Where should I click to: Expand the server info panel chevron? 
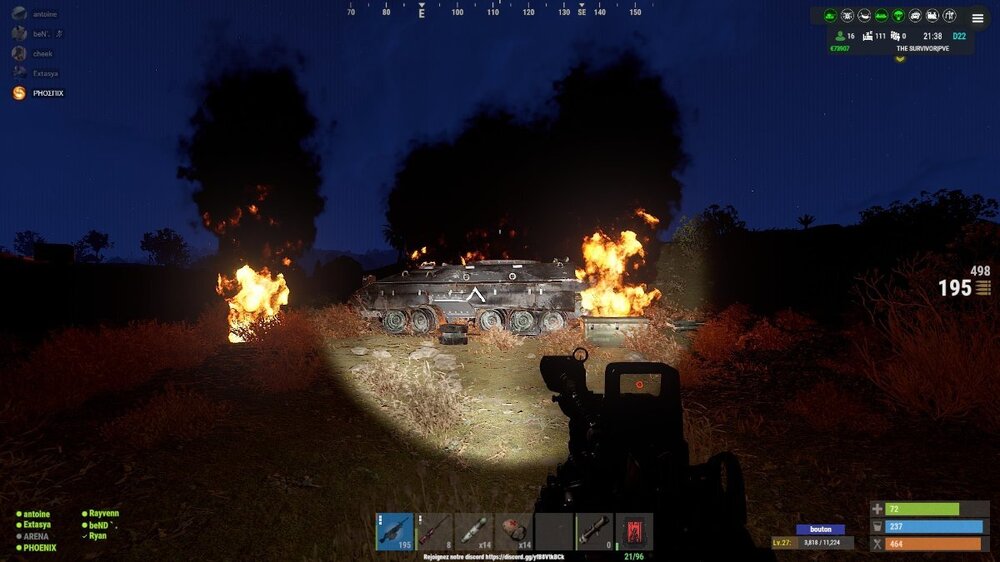pyautogui.click(x=899, y=58)
